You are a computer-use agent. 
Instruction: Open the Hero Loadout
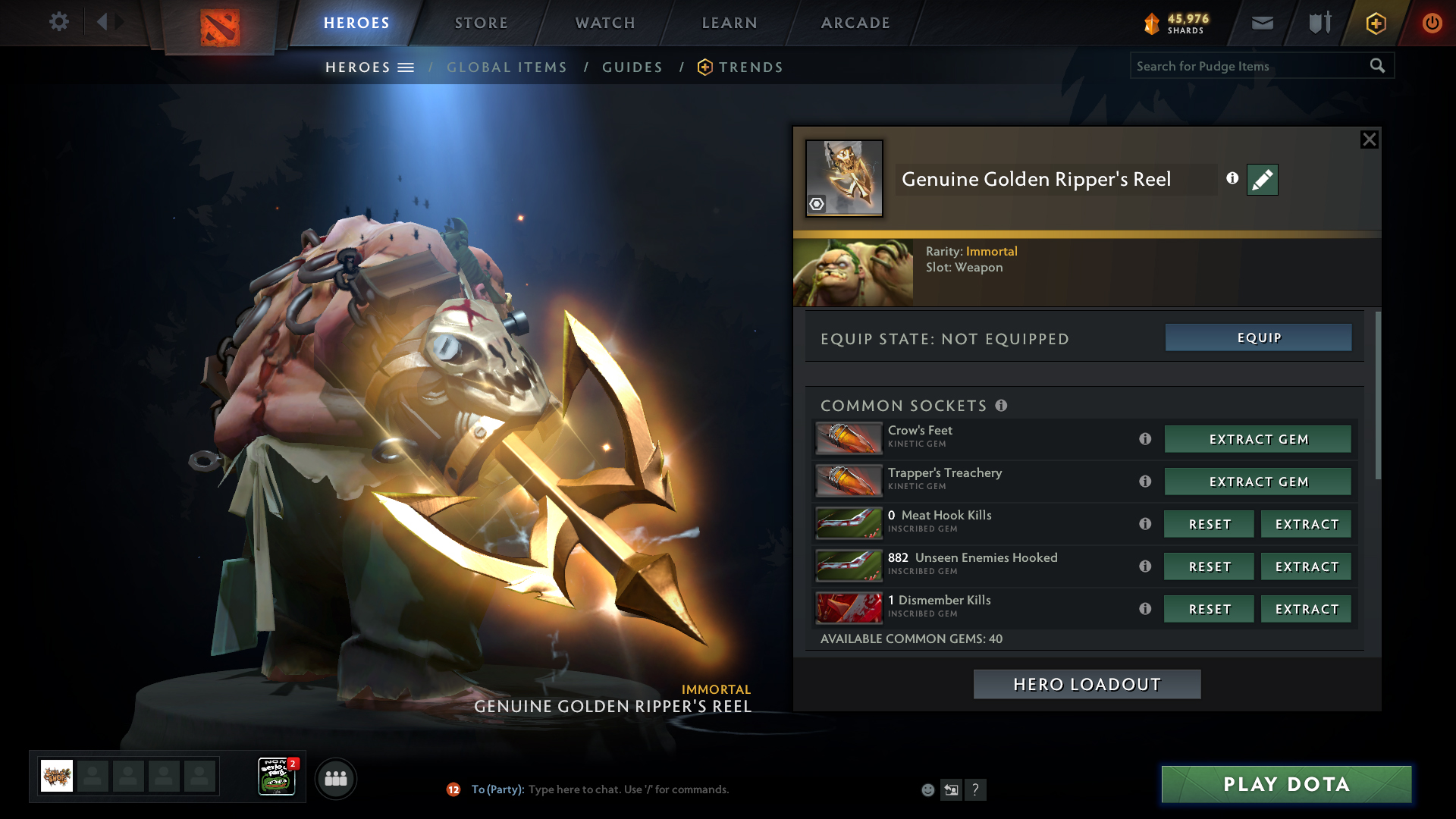point(1087,684)
